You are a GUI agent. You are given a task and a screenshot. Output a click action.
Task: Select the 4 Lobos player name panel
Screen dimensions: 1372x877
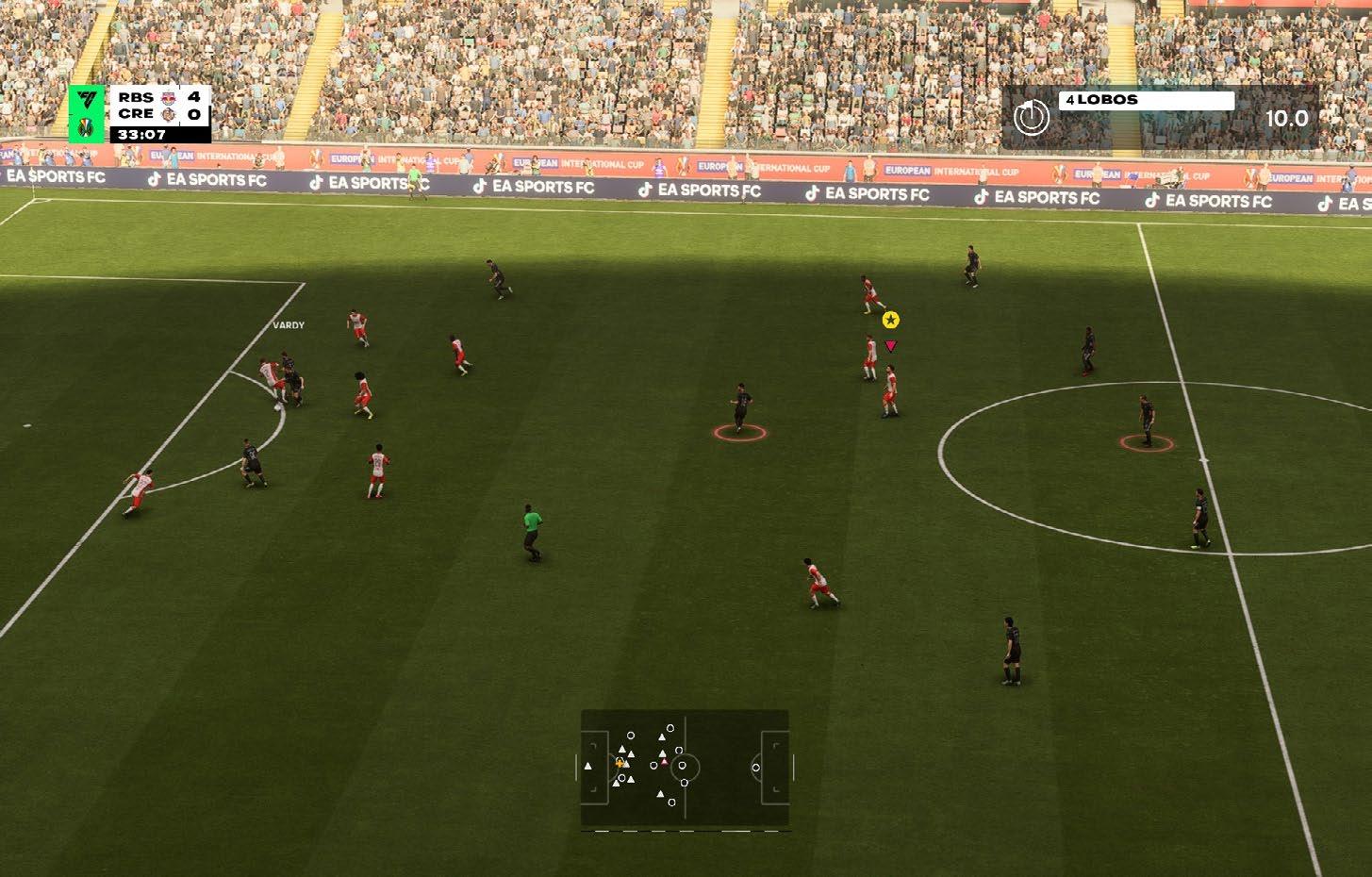[1146, 100]
